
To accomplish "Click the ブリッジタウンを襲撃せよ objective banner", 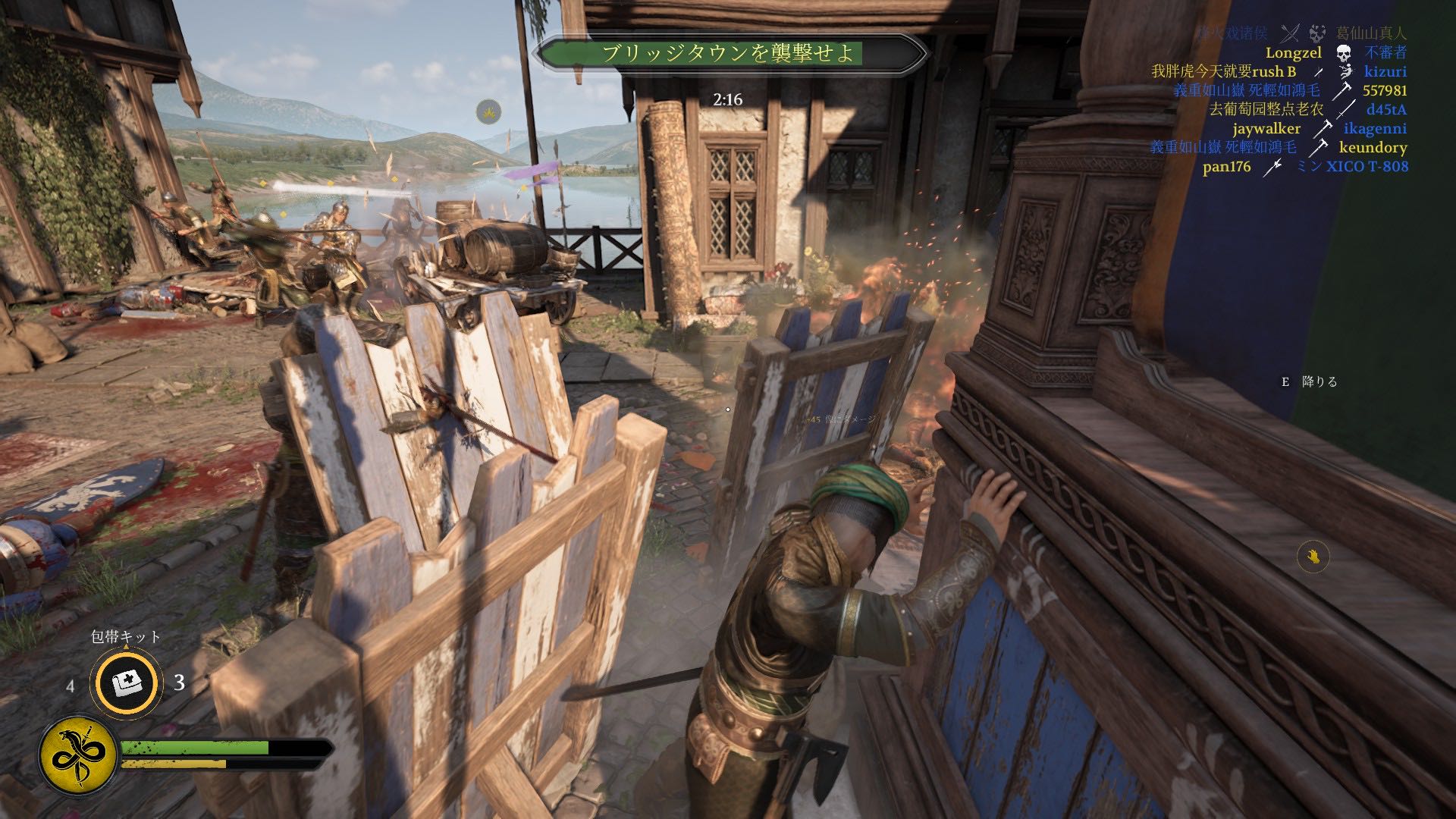I will pos(730,53).
